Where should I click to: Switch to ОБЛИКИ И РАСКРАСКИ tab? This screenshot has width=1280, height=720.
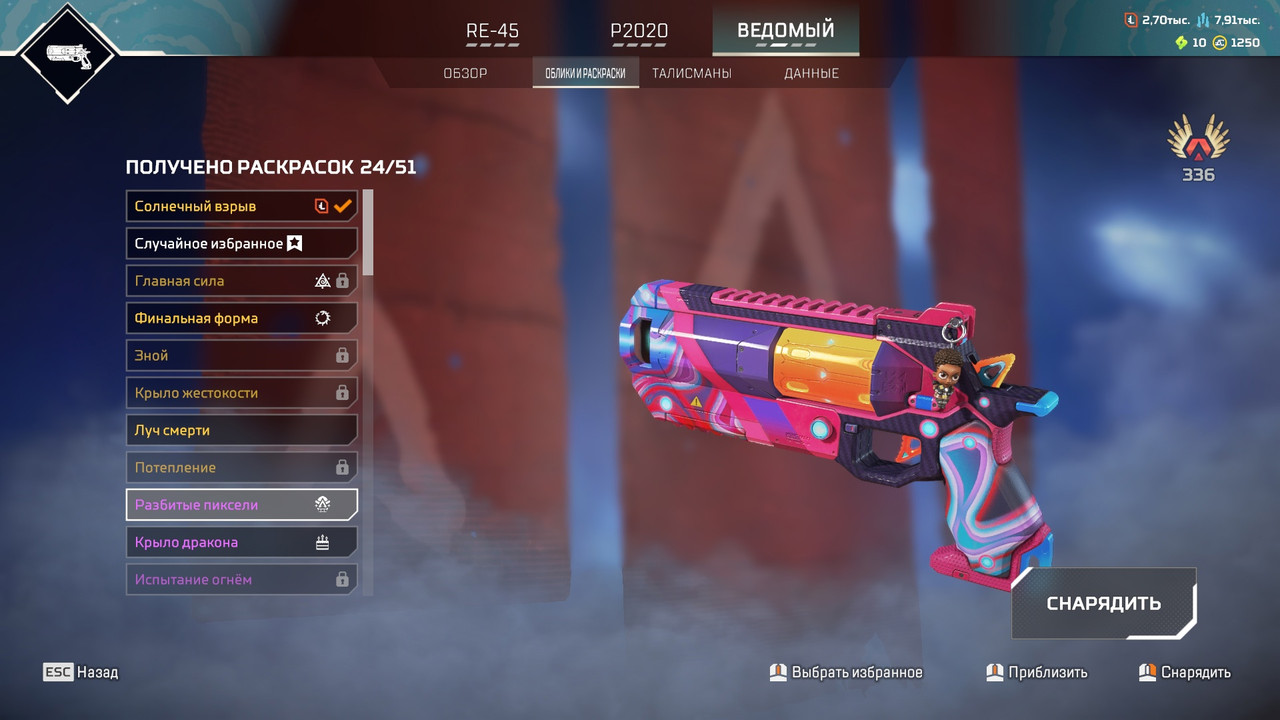(585, 73)
